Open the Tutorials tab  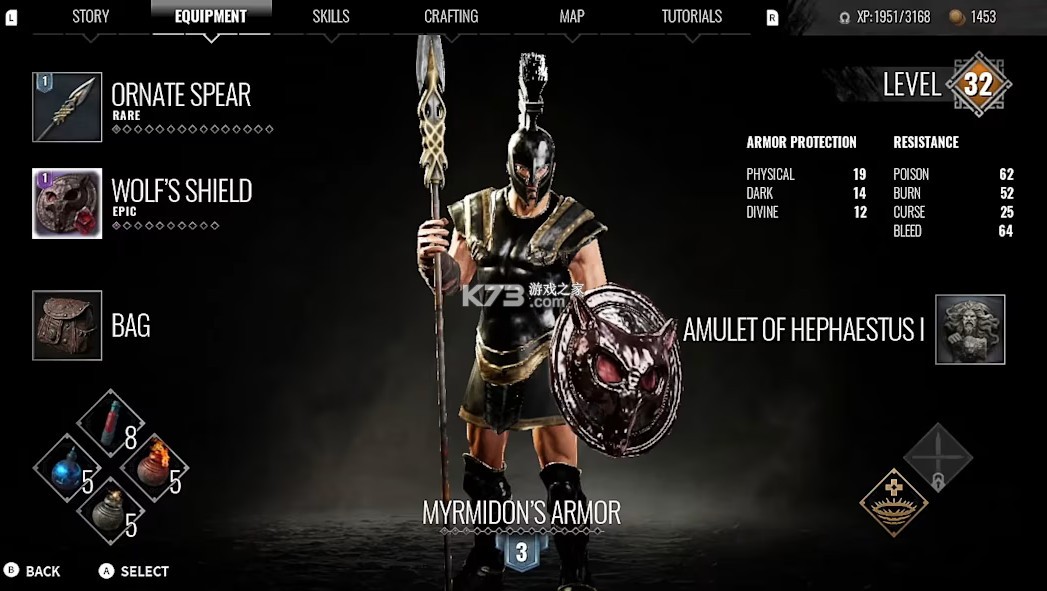(691, 16)
